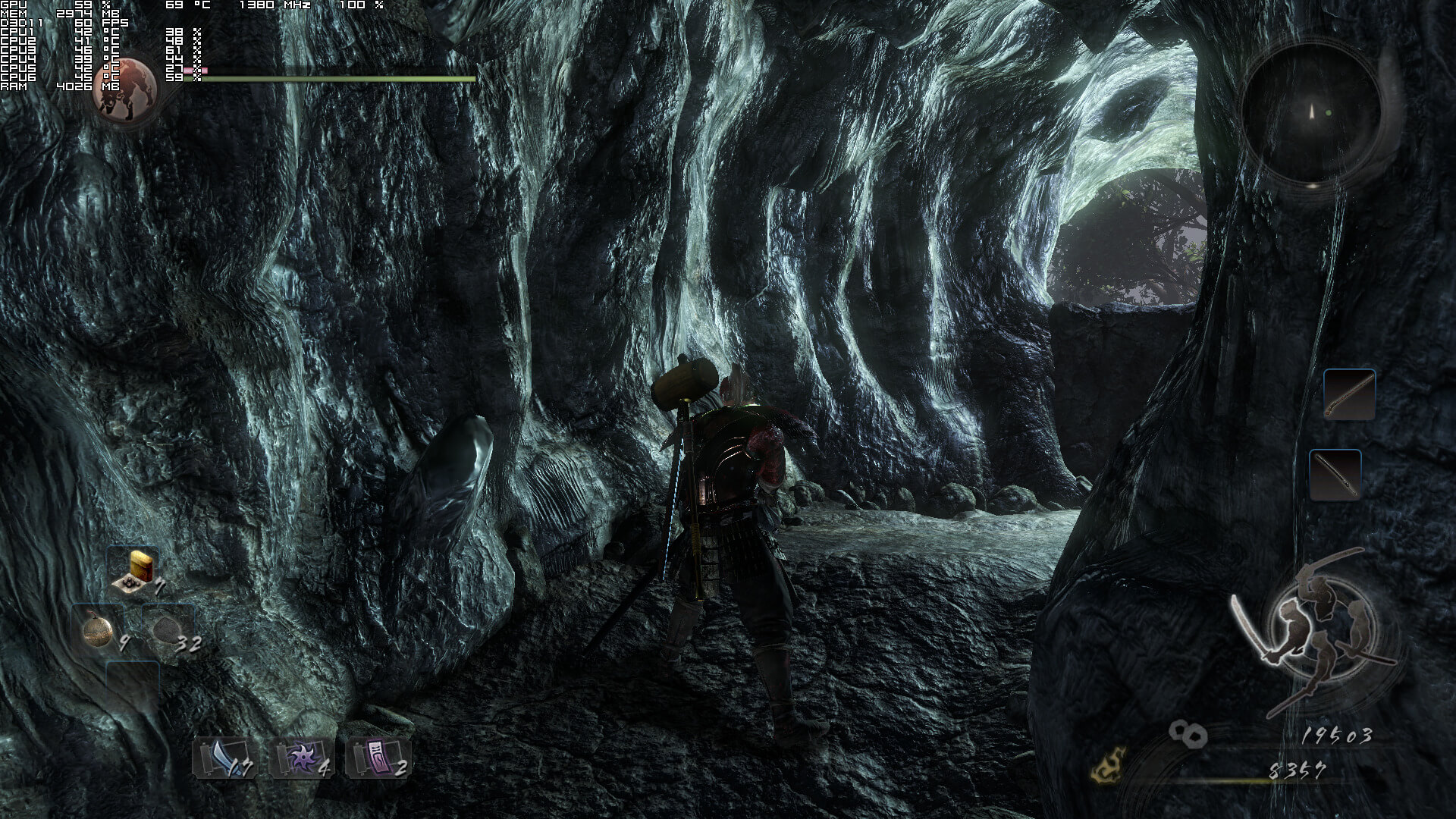Click the bow weapon slot
The height and width of the screenshot is (819, 1456).
1349,394
